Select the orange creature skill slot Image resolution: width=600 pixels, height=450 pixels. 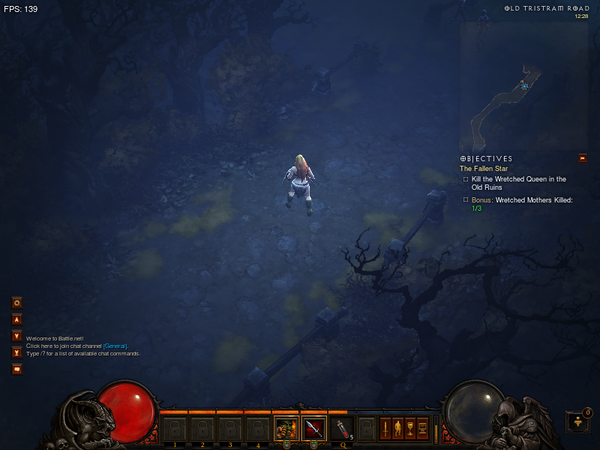(x=286, y=429)
